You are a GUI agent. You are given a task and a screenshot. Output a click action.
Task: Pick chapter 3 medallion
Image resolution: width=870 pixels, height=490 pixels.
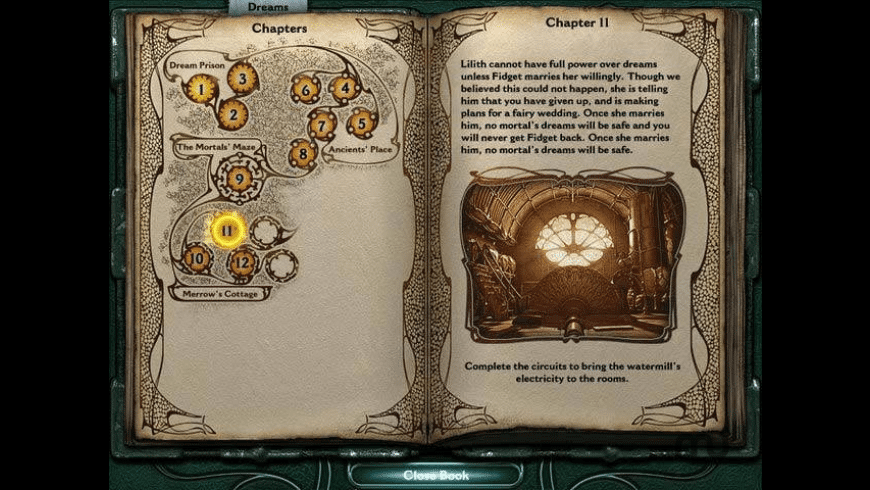coord(242,77)
